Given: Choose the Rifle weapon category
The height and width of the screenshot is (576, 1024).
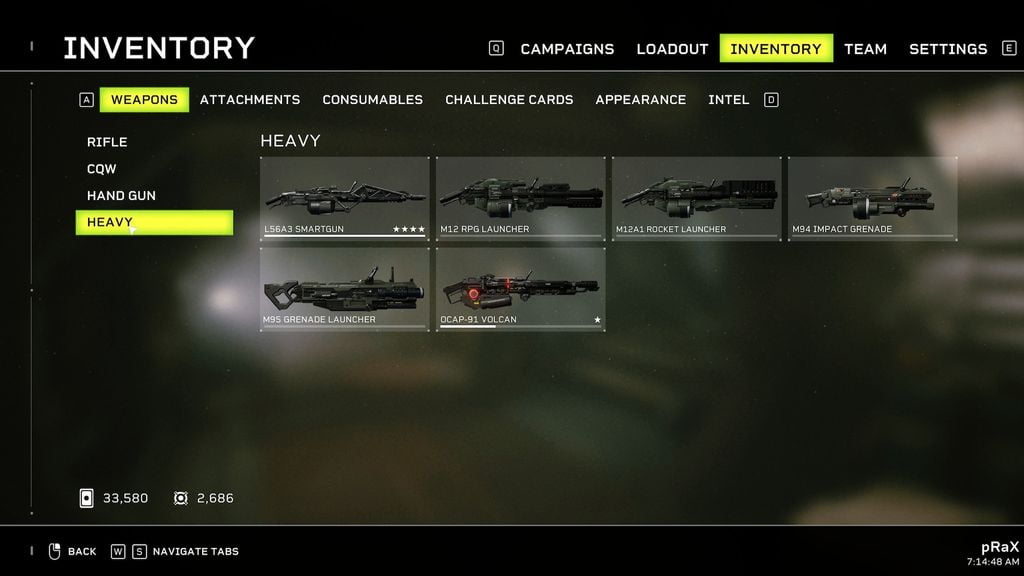Looking at the screenshot, I should 107,142.
